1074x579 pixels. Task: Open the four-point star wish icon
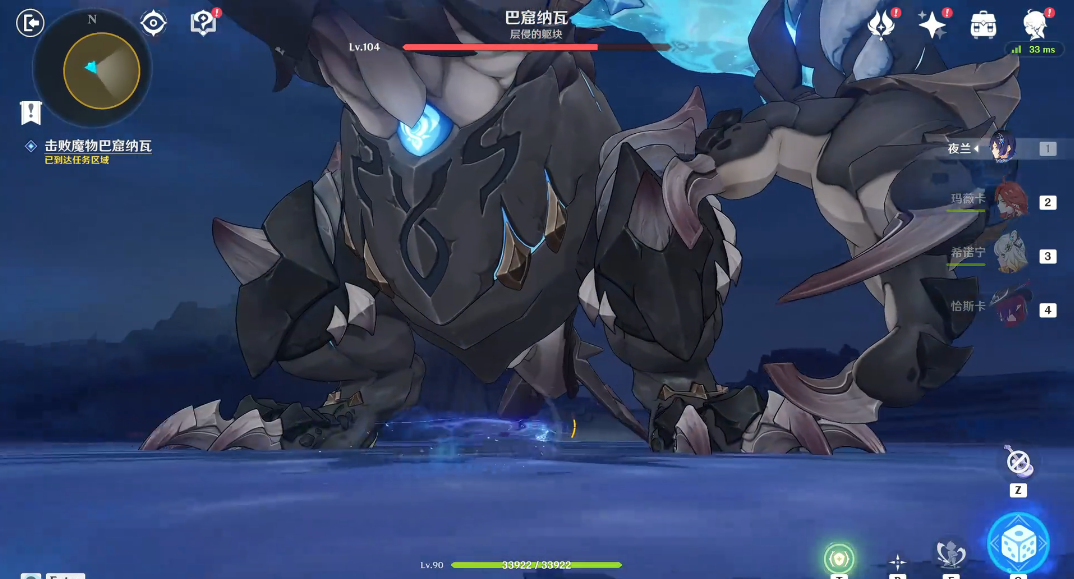(x=932, y=25)
